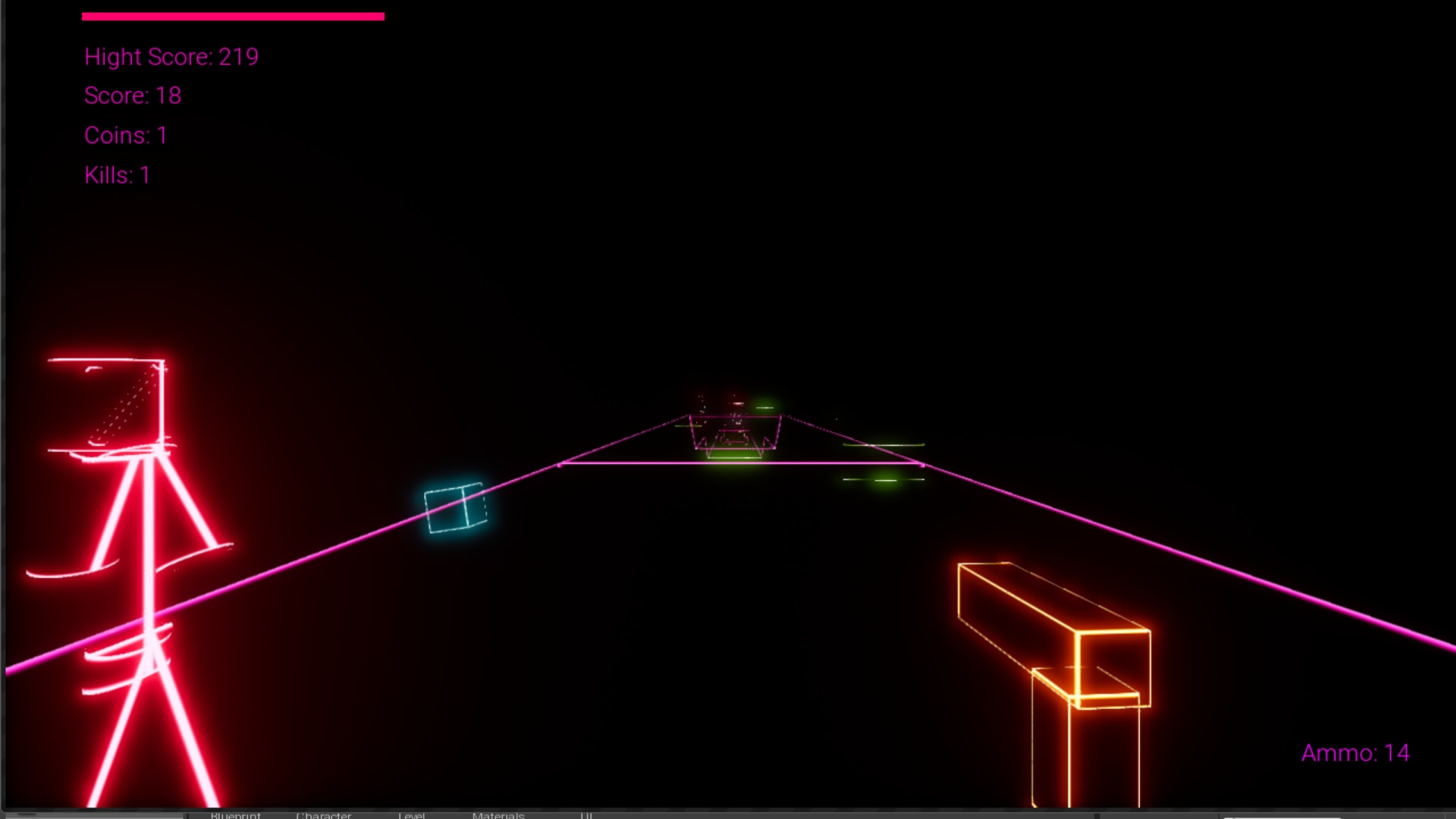The height and width of the screenshot is (819, 1456).
Task: Switch to the UI tab
Action: tap(586, 815)
